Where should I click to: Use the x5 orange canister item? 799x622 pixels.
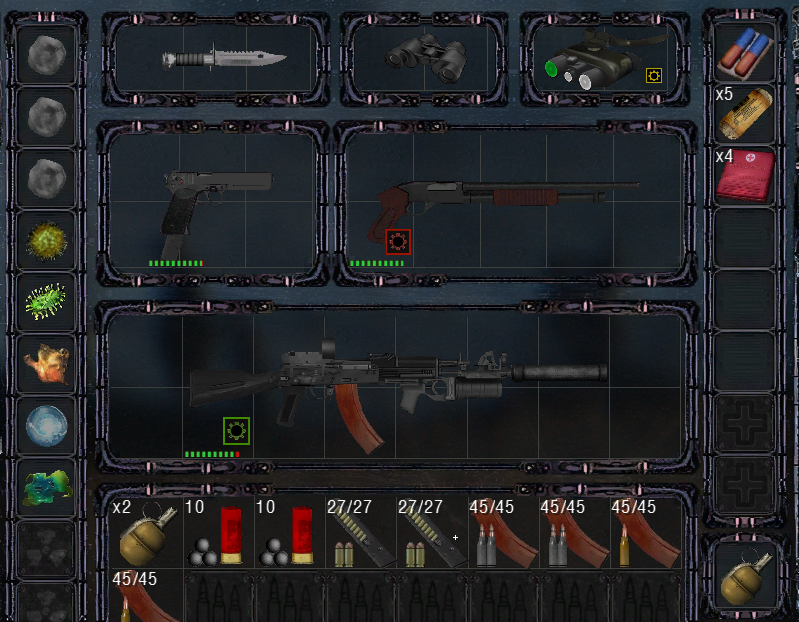pyautogui.click(x=745, y=115)
